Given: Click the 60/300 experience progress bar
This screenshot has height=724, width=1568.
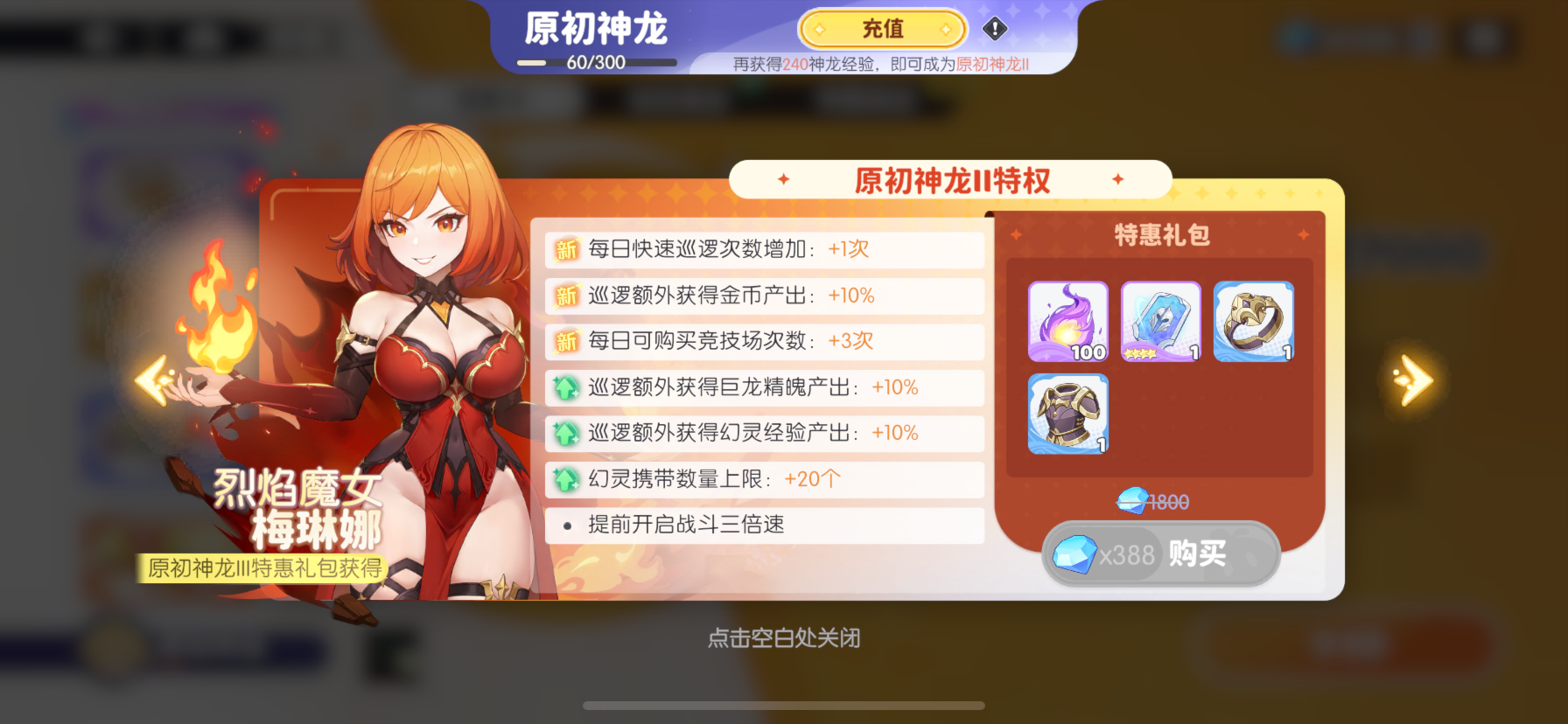Looking at the screenshot, I should tap(598, 61).
